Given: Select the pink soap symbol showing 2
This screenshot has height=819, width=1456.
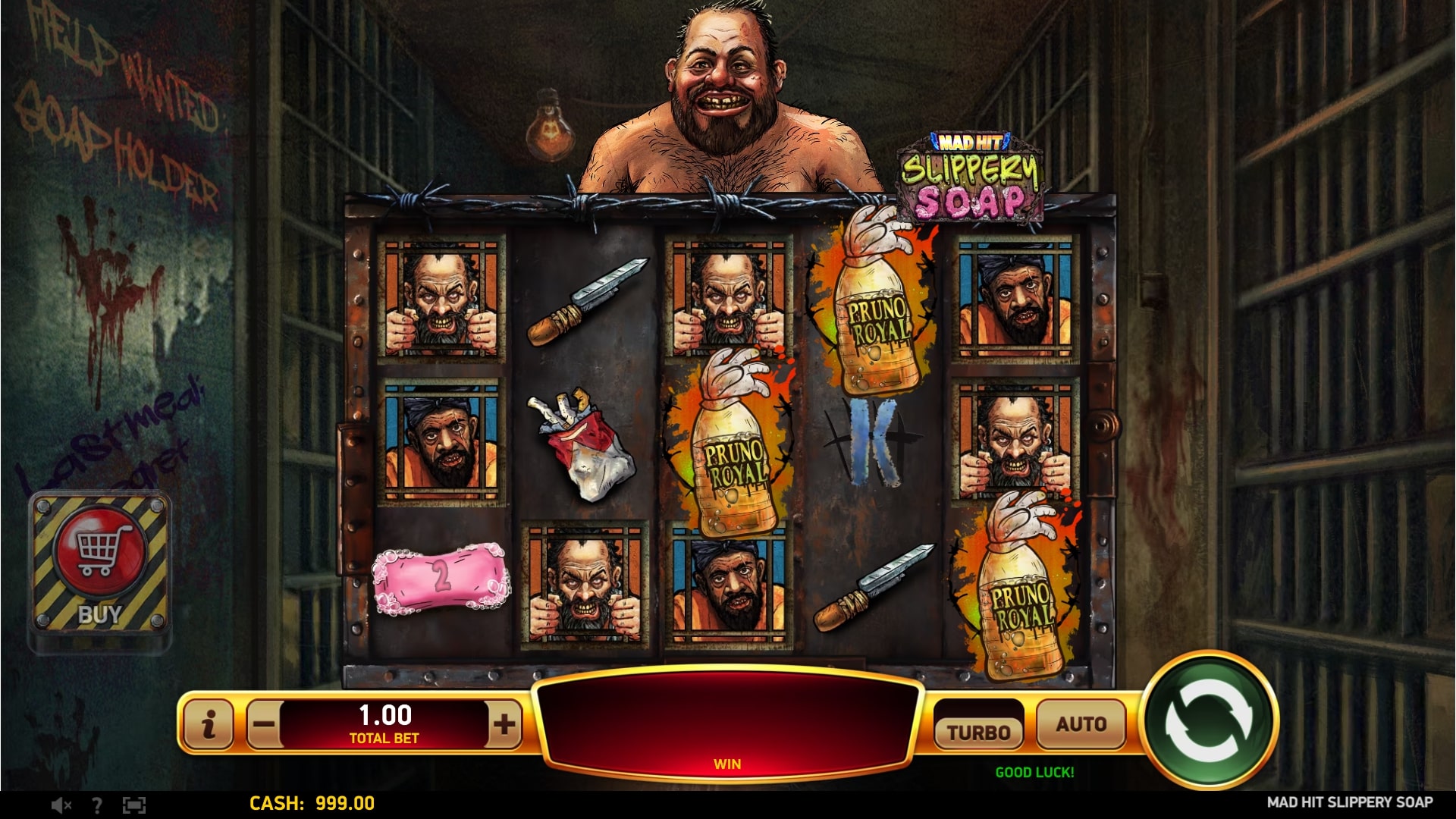Looking at the screenshot, I should 441,580.
